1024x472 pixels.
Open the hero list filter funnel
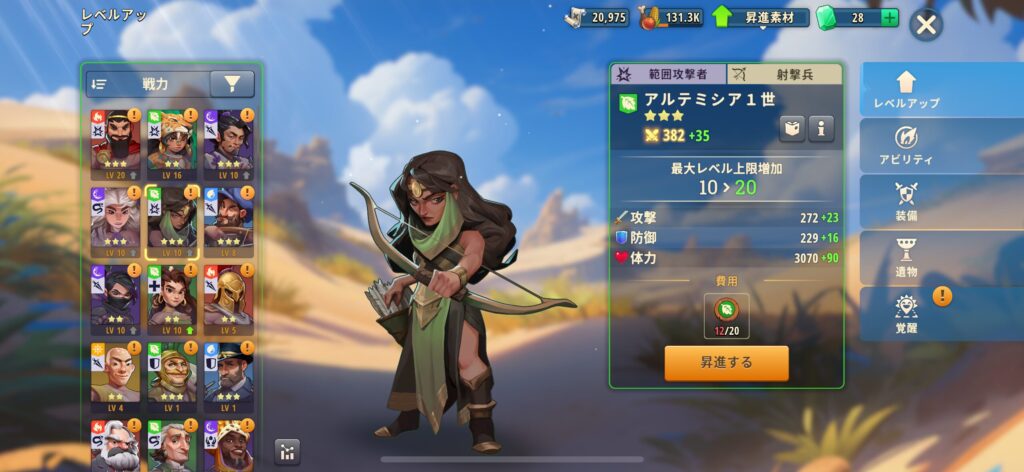click(232, 85)
